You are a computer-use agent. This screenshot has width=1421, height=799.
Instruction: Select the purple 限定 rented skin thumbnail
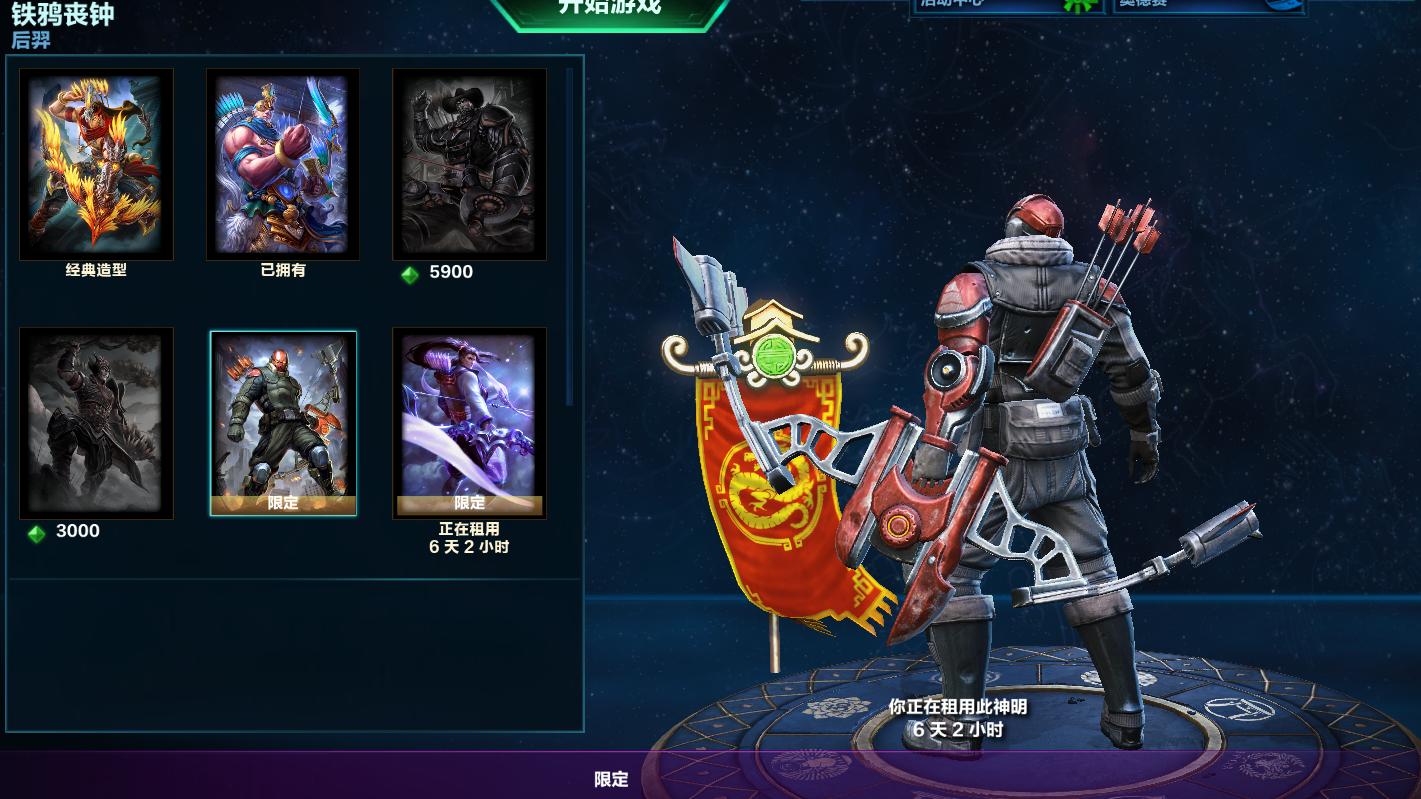(x=469, y=420)
